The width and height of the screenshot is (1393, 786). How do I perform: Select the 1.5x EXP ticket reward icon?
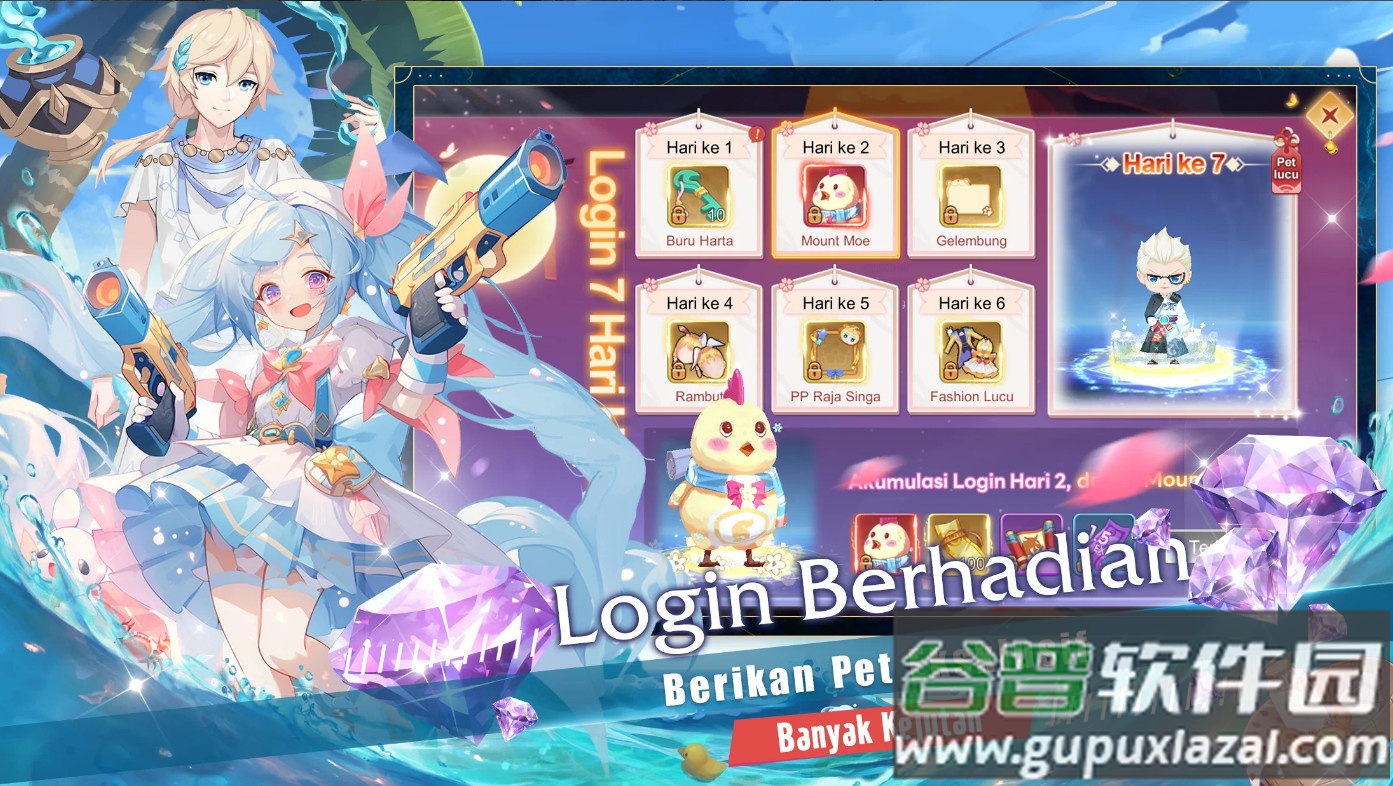1105,545
